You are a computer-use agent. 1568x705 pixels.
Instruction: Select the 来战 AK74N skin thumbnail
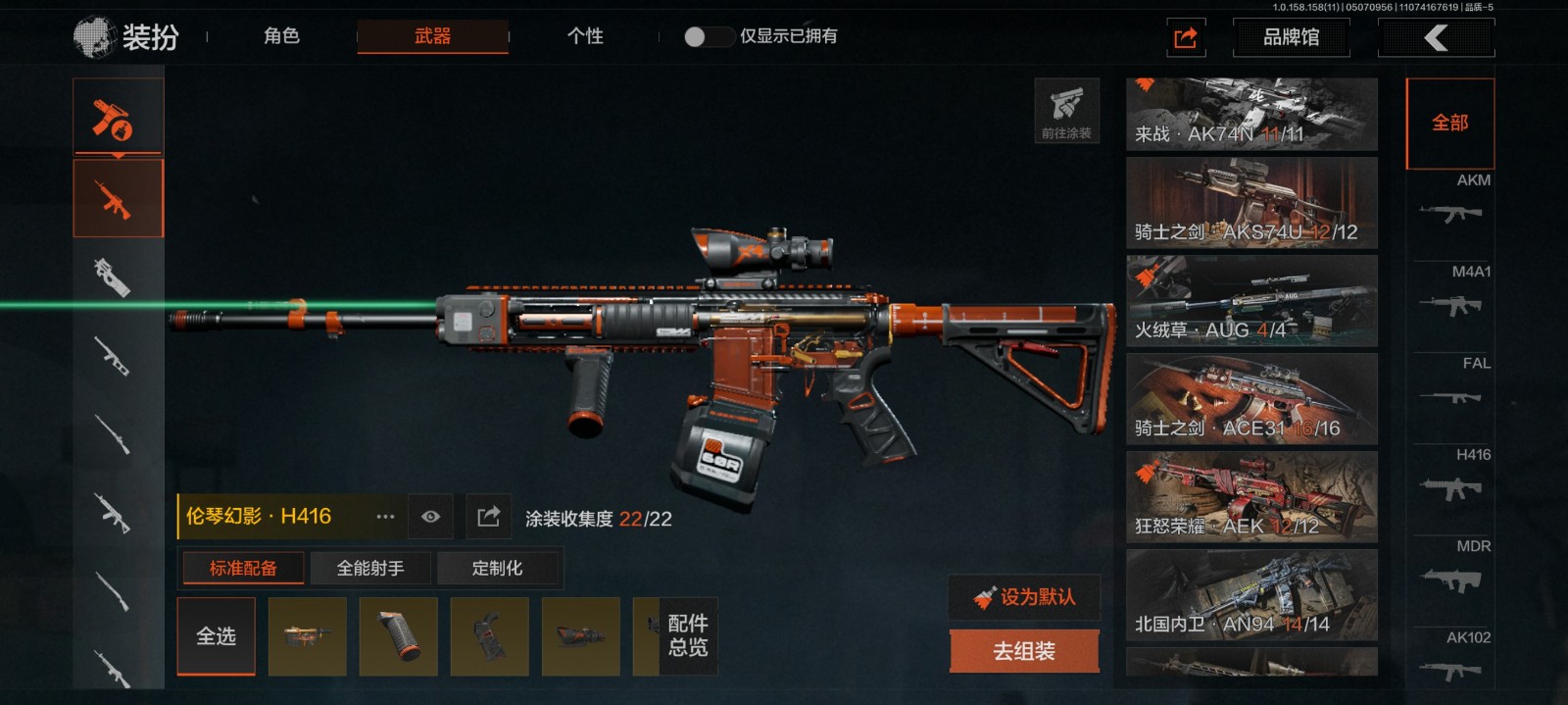pos(1251,115)
